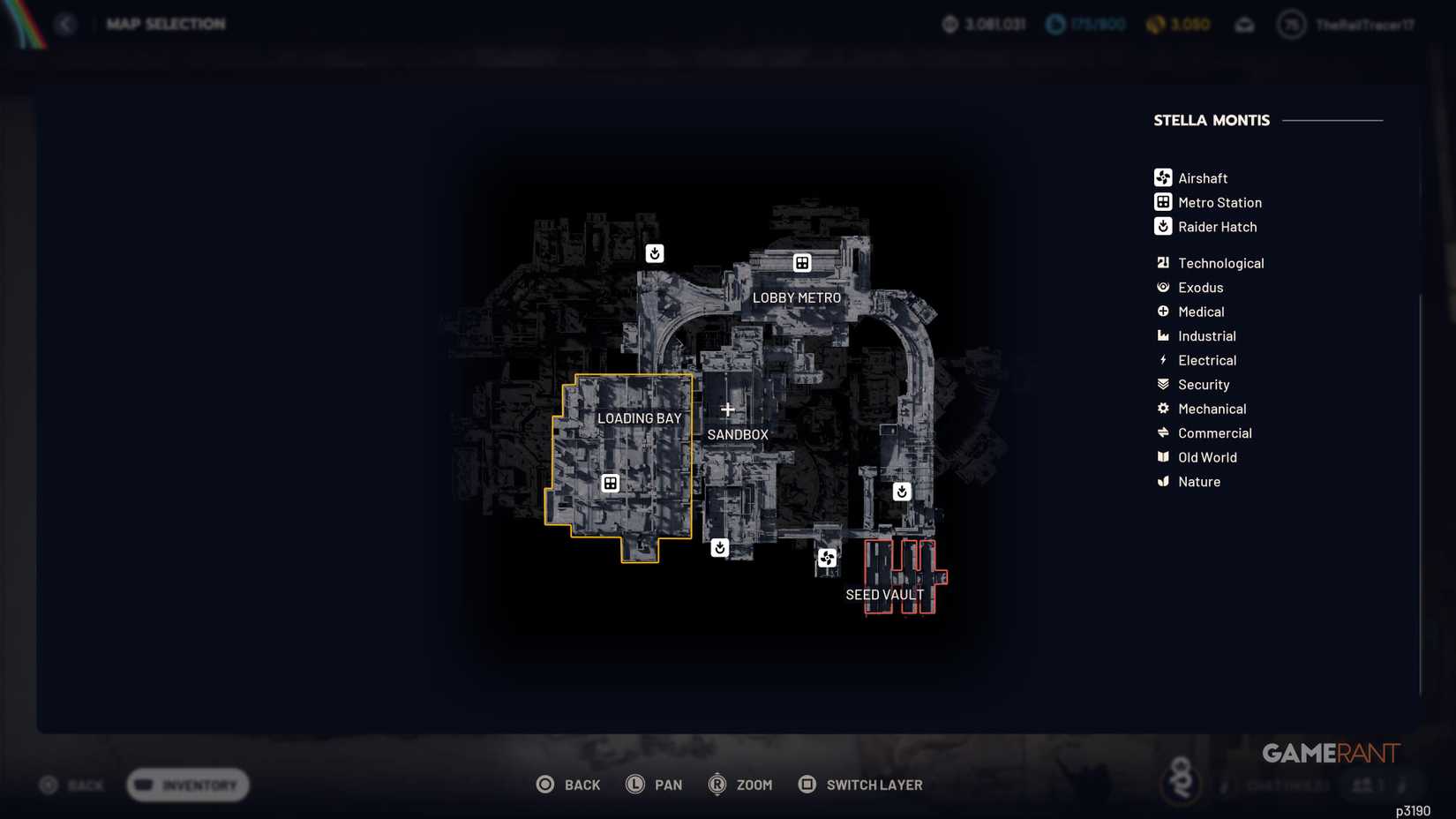Select the raider hatch marker east of Sandbox
This screenshot has height=819, width=1456.
[901, 492]
